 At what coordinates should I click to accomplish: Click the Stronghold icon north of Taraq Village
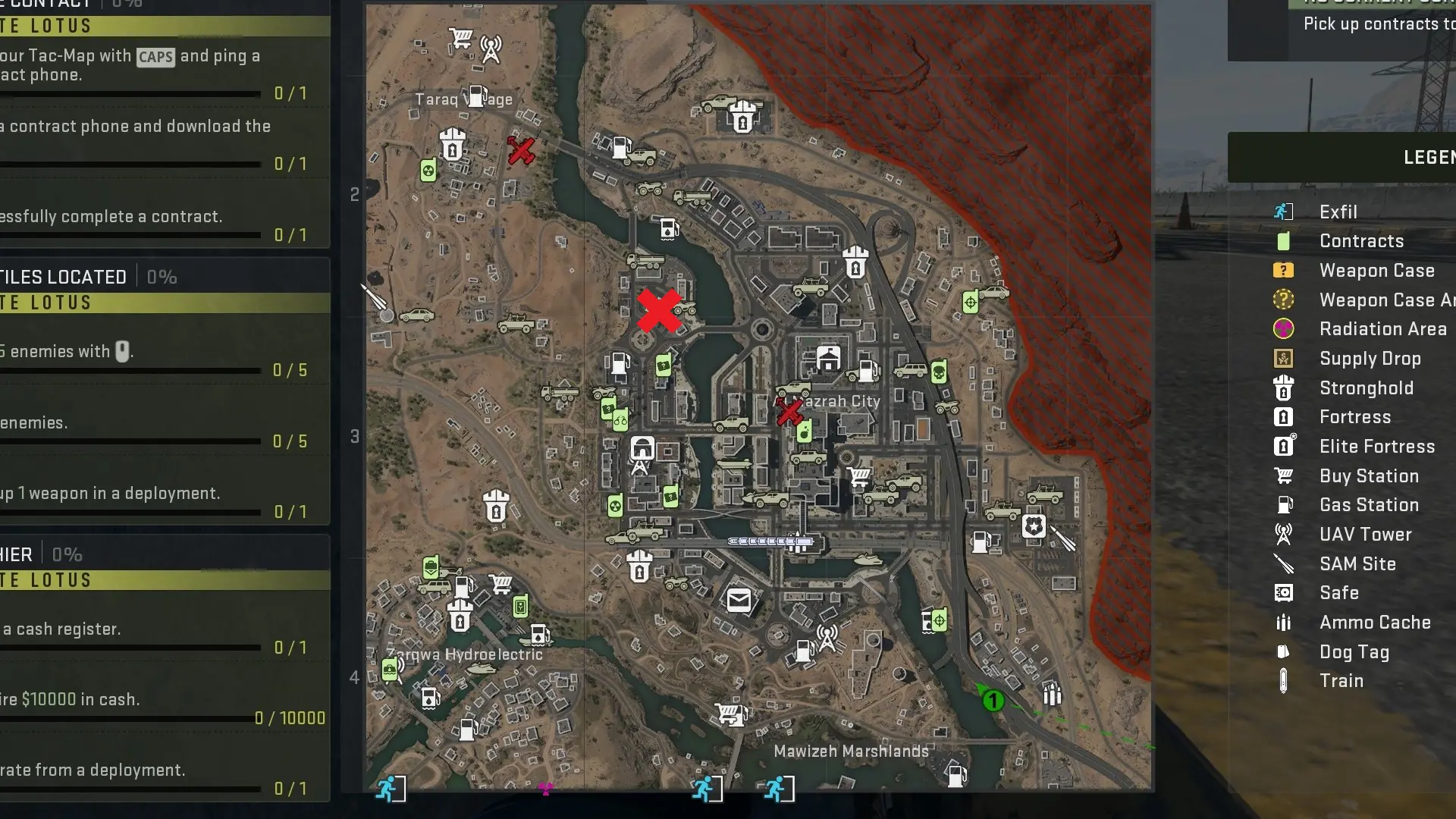point(450,146)
